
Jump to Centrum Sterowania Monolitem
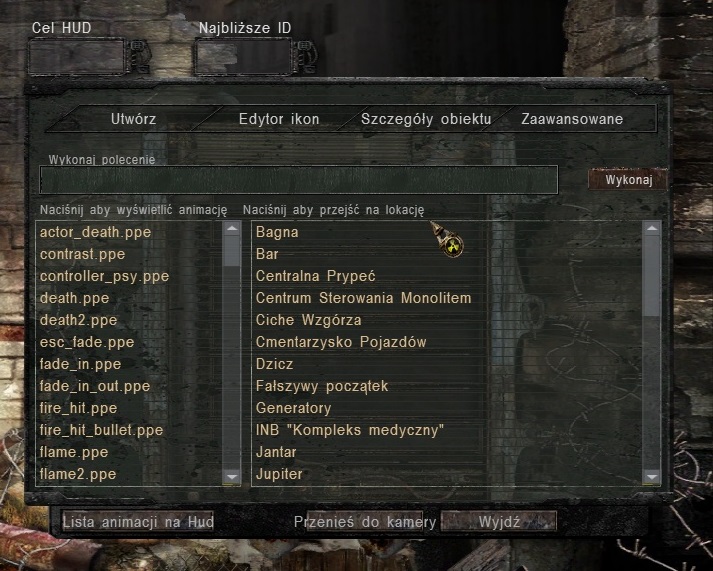pos(363,298)
